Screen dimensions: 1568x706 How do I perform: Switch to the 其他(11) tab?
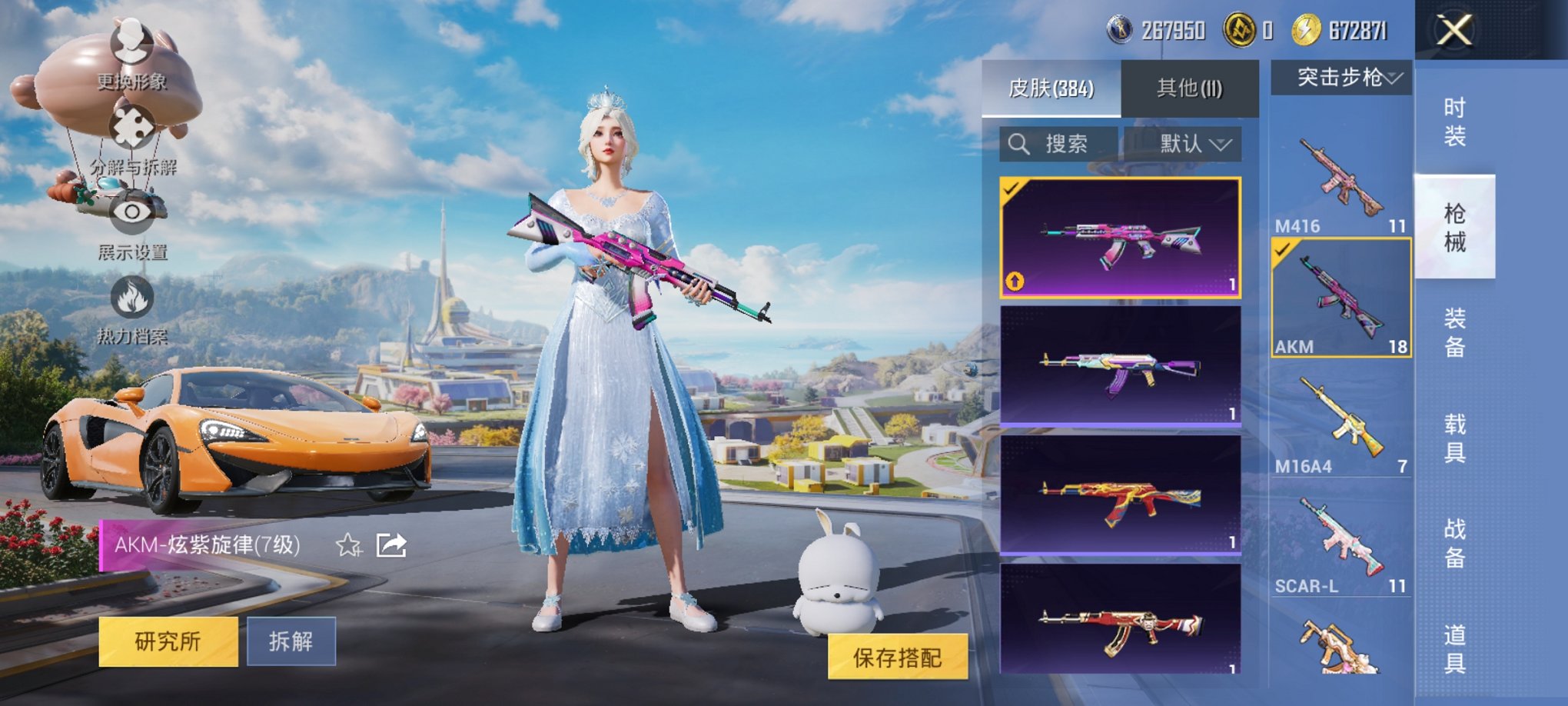[x=1190, y=87]
